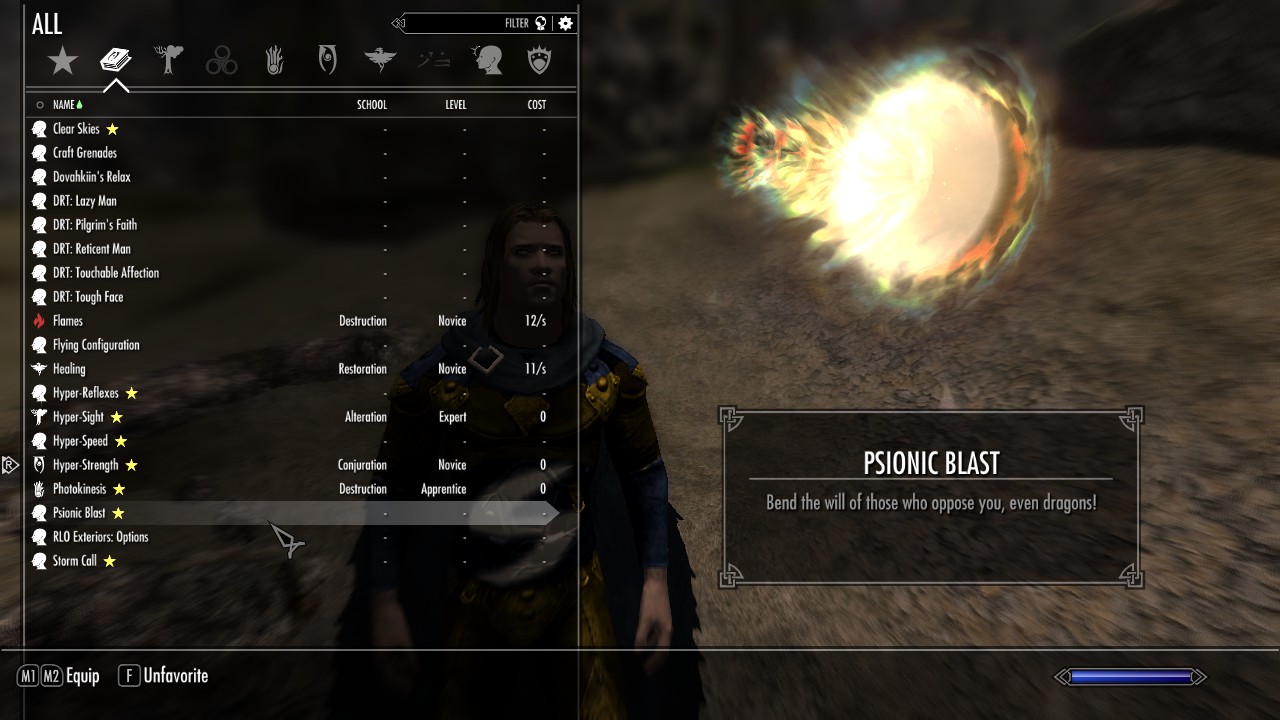This screenshot has width=1280, height=720.
Task: Show the favorites star category
Action: pyautogui.click(x=63, y=61)
